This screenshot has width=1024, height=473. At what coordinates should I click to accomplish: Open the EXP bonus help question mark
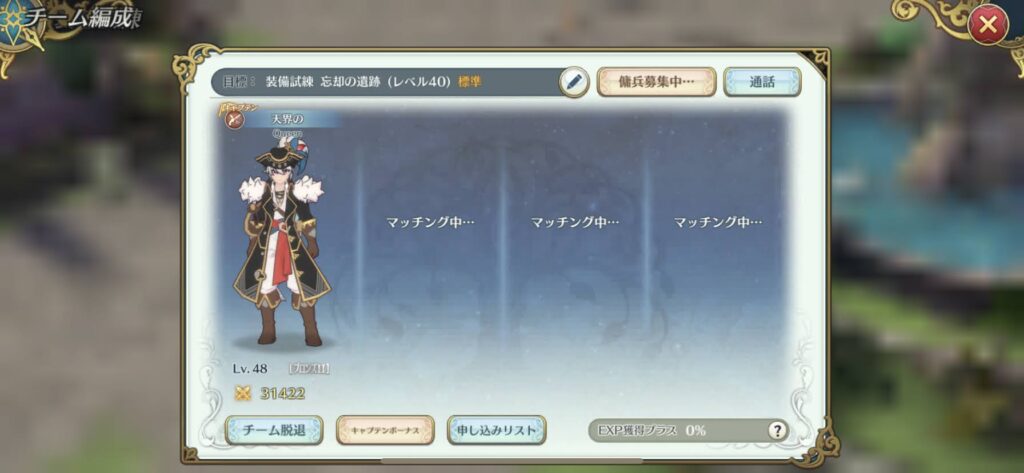point(777,430)
